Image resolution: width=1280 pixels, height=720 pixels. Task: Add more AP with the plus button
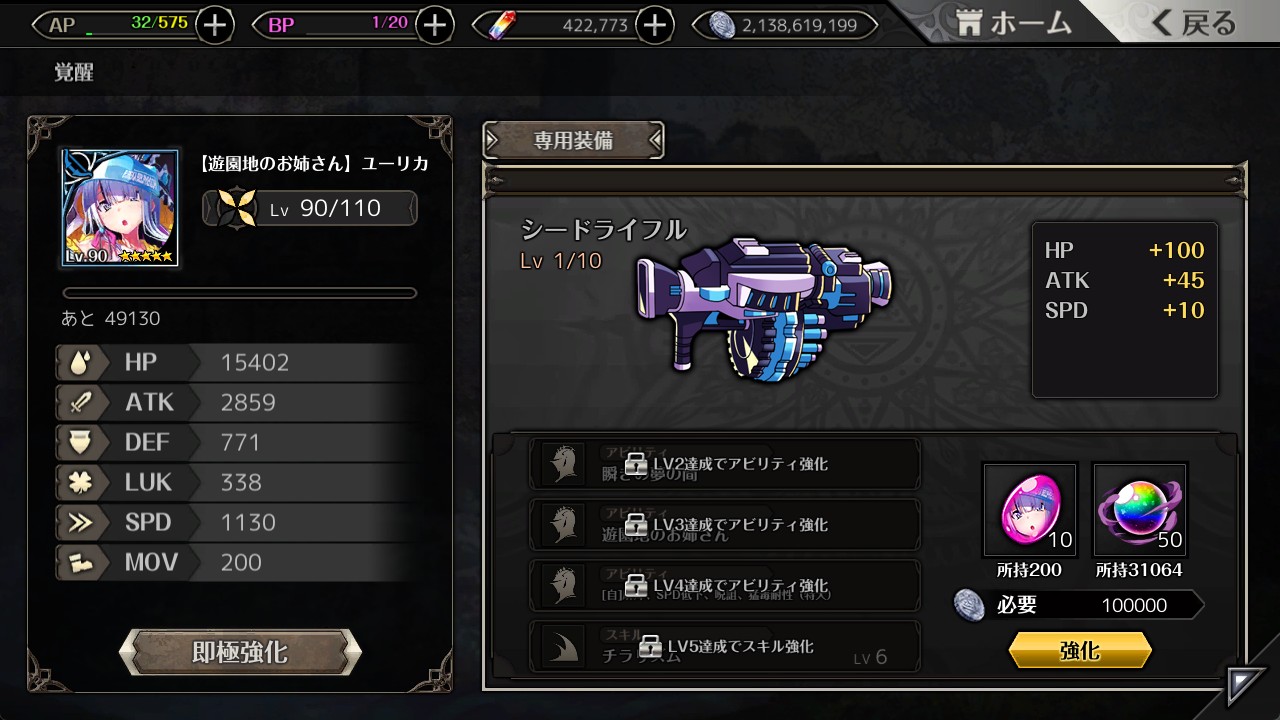(215, 25)
